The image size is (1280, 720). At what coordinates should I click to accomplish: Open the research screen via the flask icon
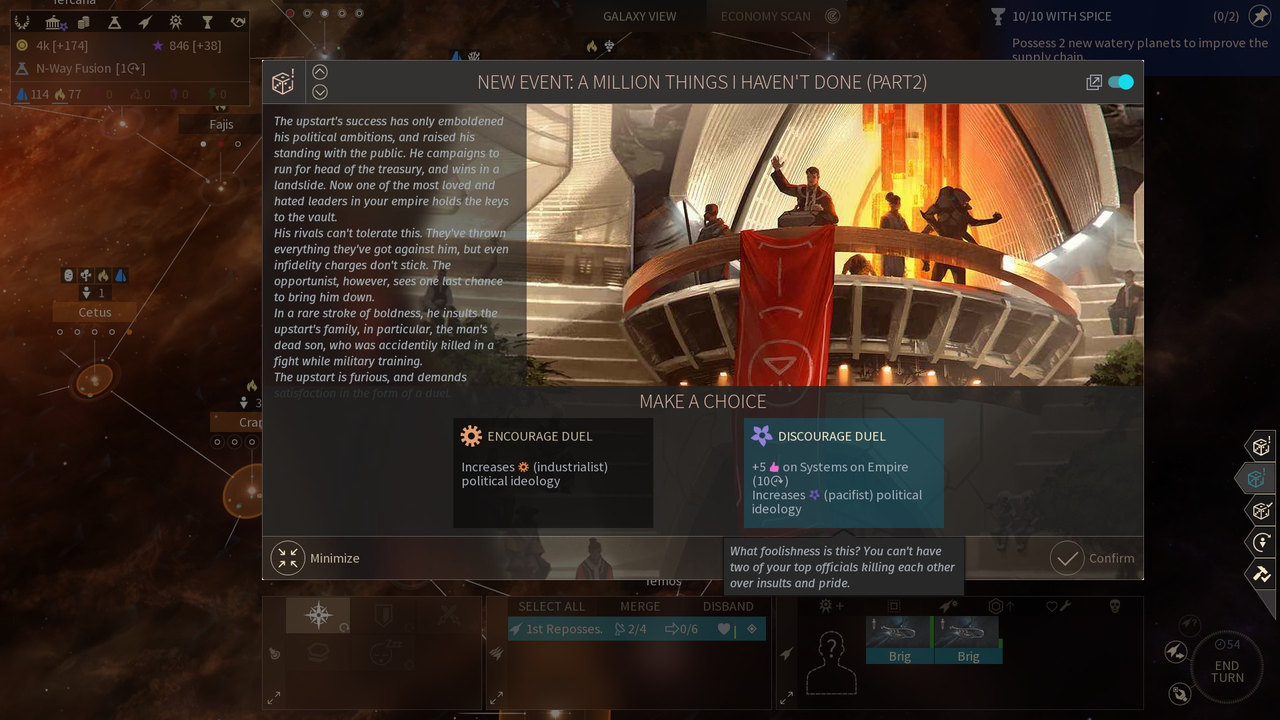[x=114, y=22]
